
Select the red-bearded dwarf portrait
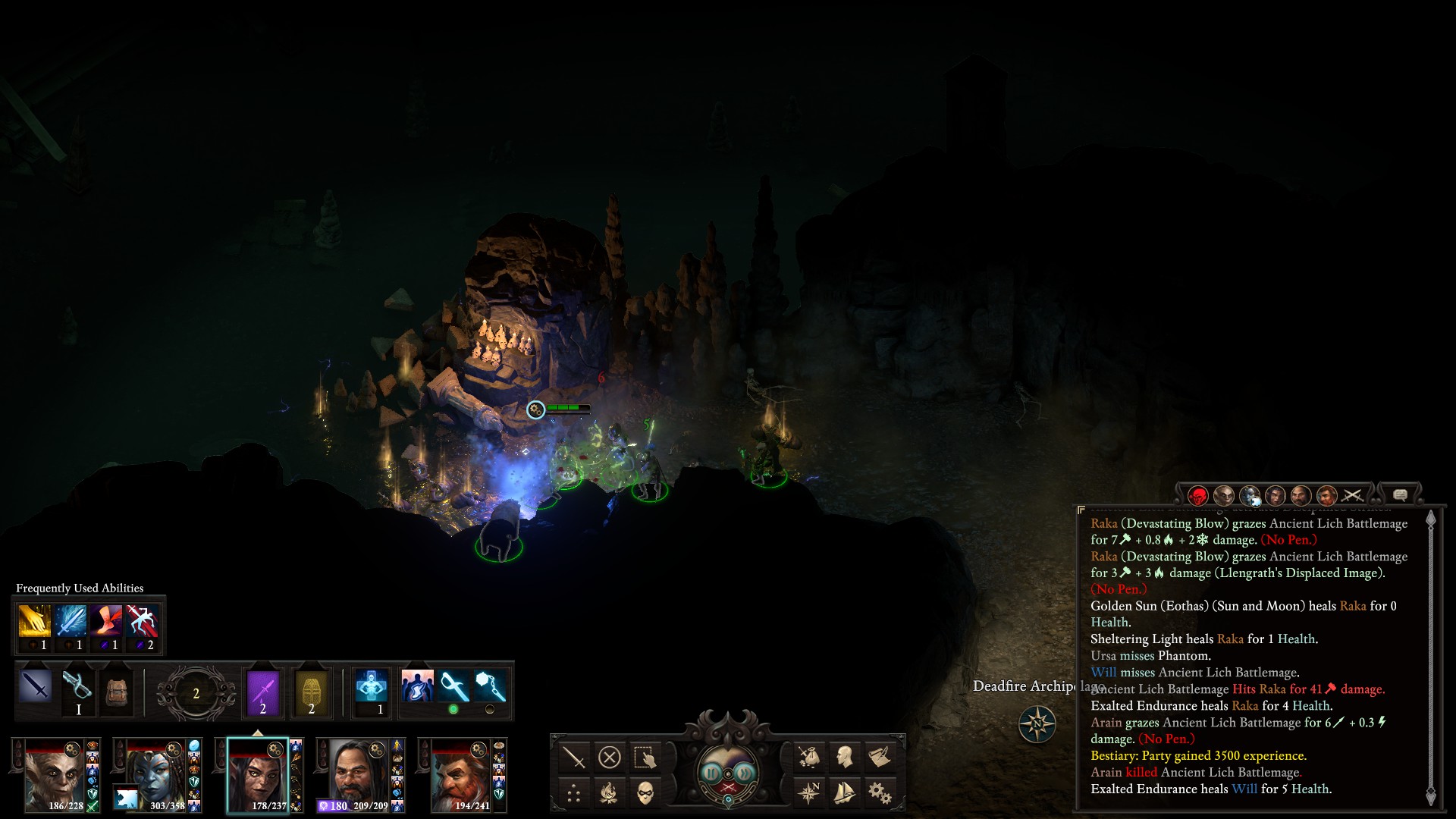[460, 773]
